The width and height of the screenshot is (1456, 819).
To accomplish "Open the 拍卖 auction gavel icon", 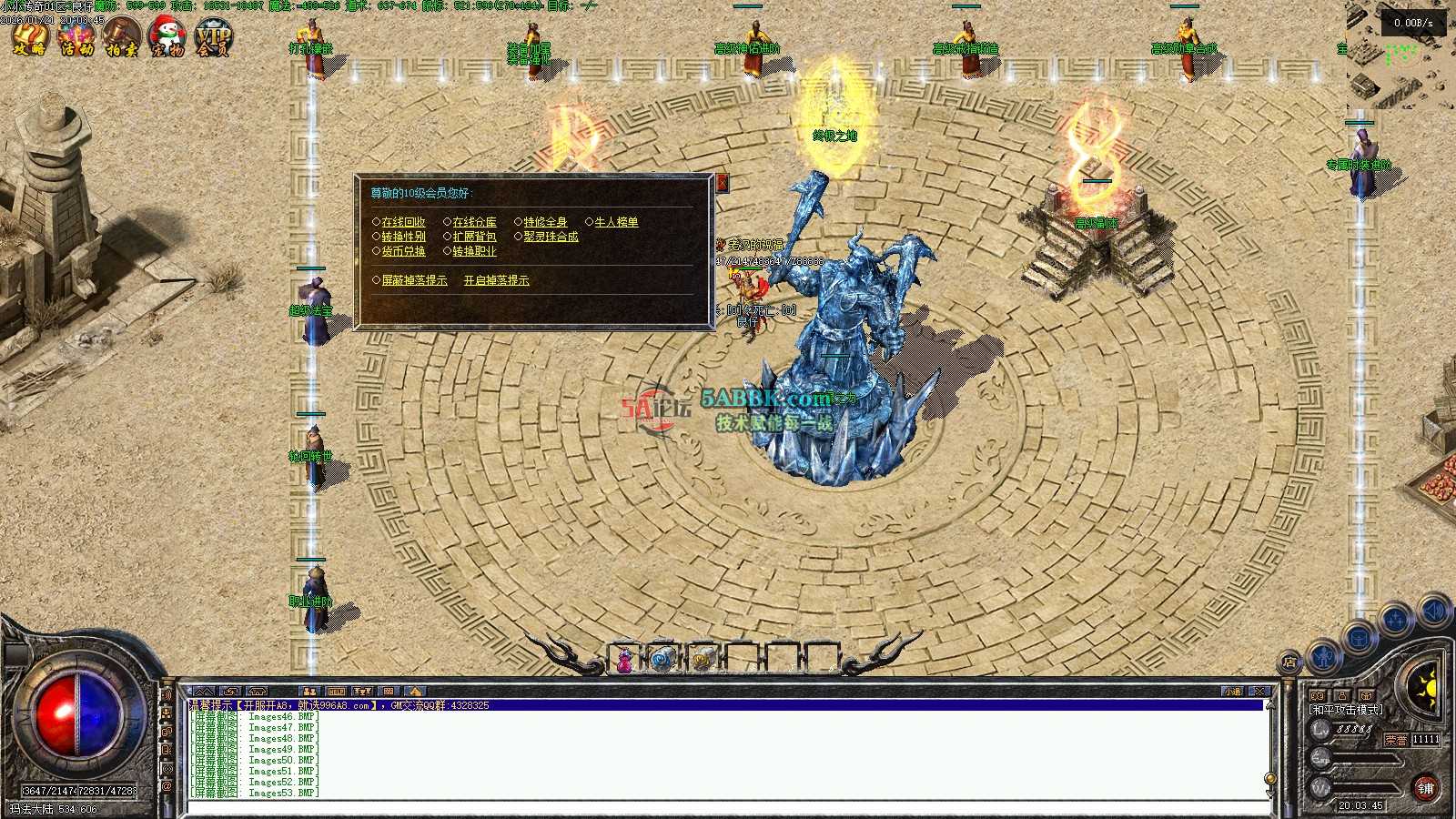I will [x=121, y=38].
